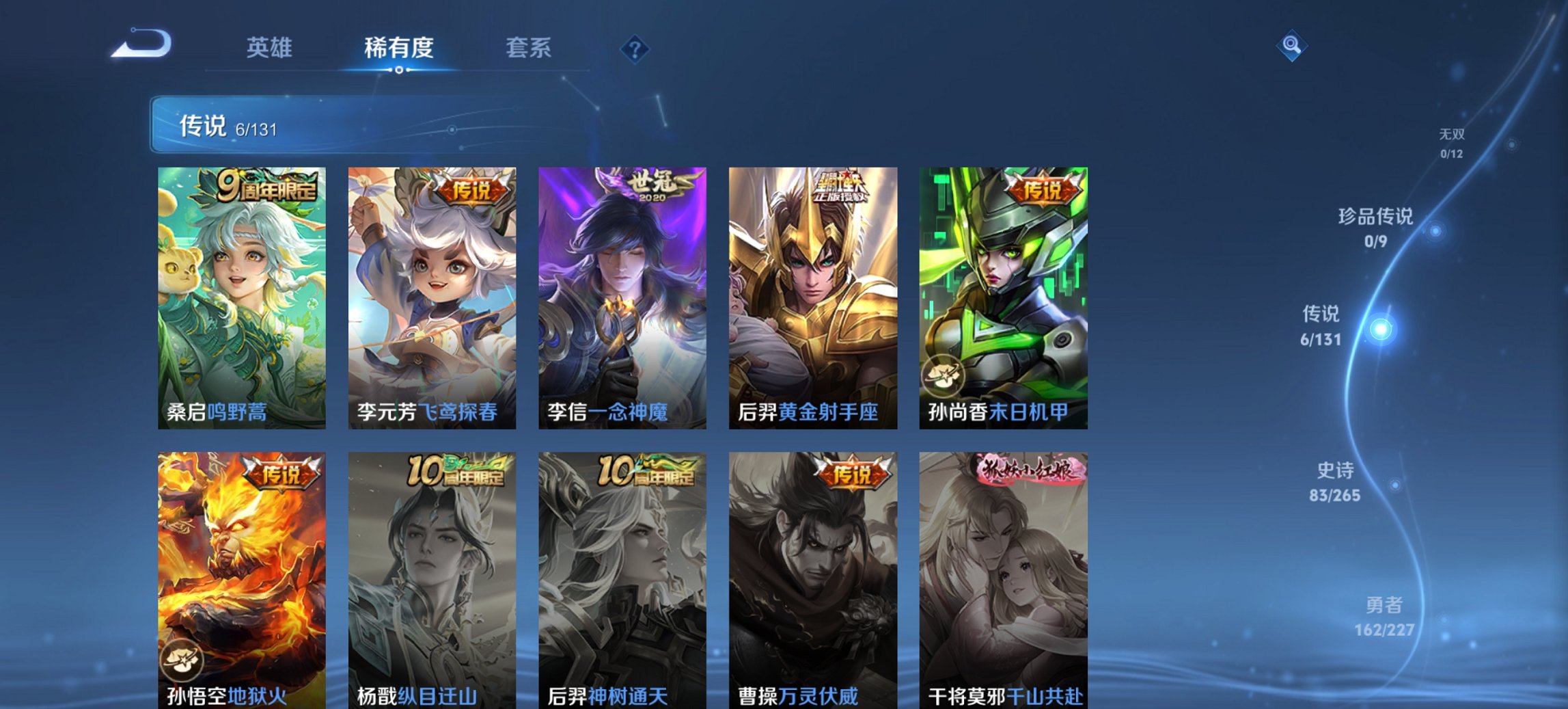Open the search magnifier icon
This screenshot has width=1568, height=709.
1291,45
